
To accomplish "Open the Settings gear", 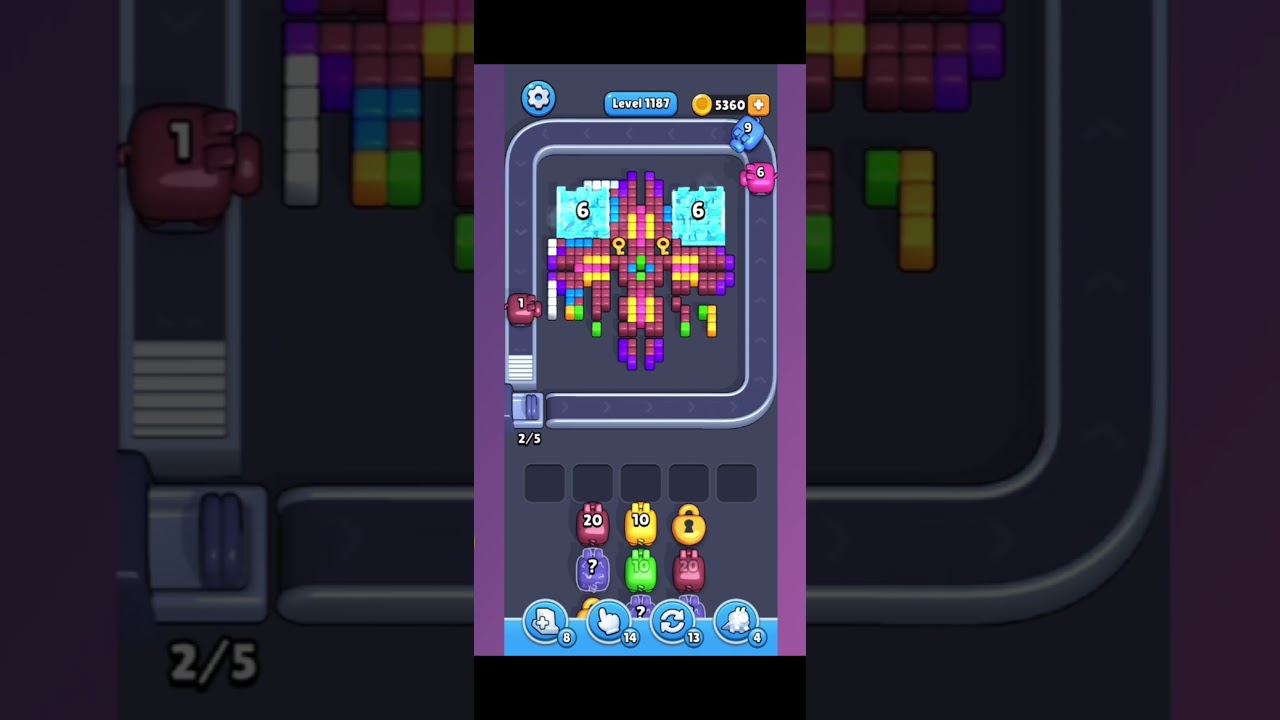I will pyautogui.click(x=538, y=97).
